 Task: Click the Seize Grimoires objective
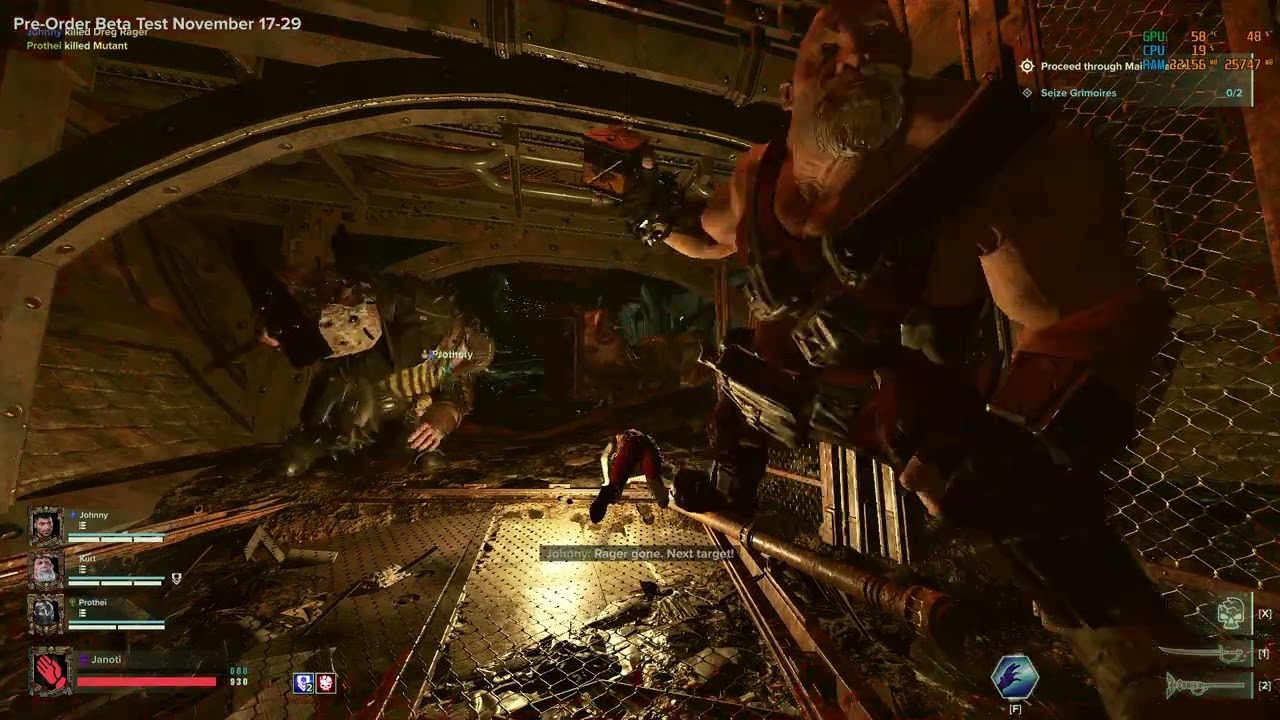(1078, 93)
